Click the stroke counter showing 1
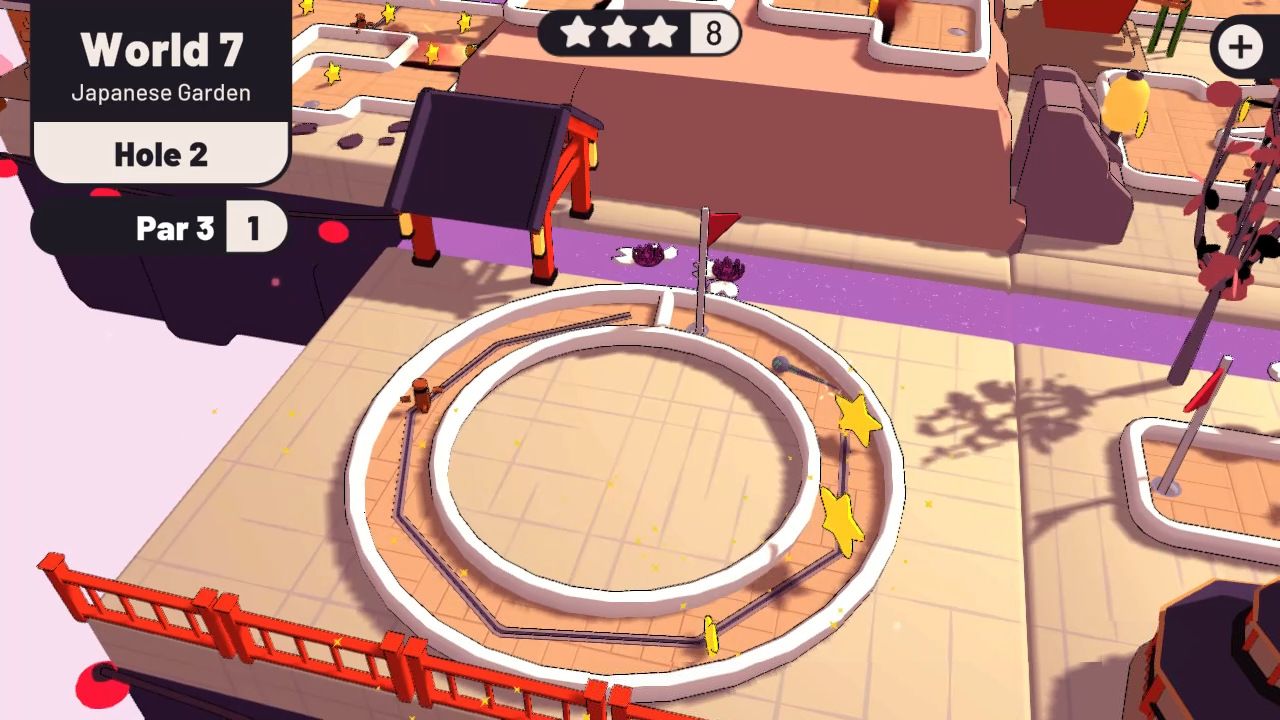1280x720 pixels. 258,227
